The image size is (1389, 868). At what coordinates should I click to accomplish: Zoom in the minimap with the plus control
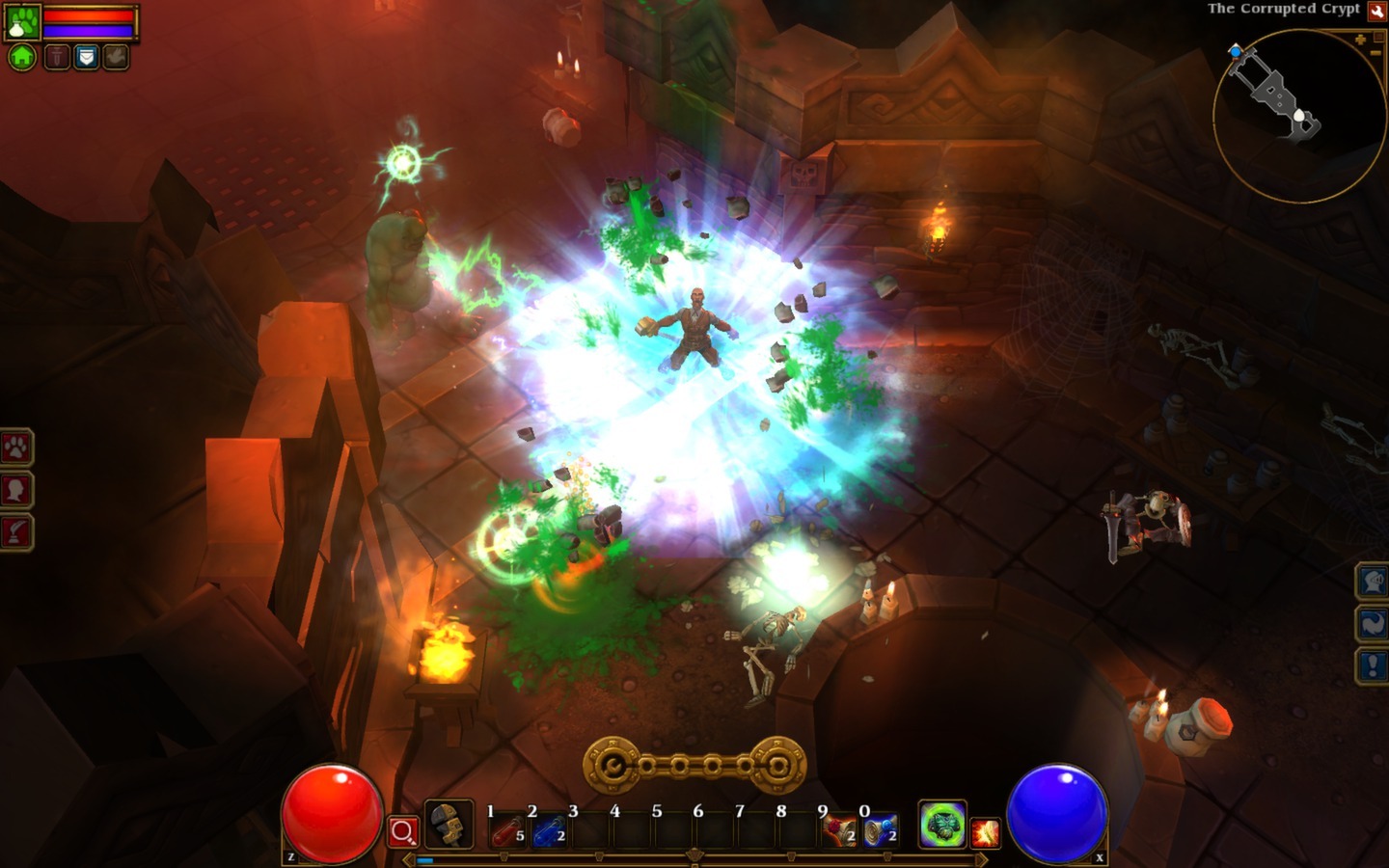point(1361,39)
